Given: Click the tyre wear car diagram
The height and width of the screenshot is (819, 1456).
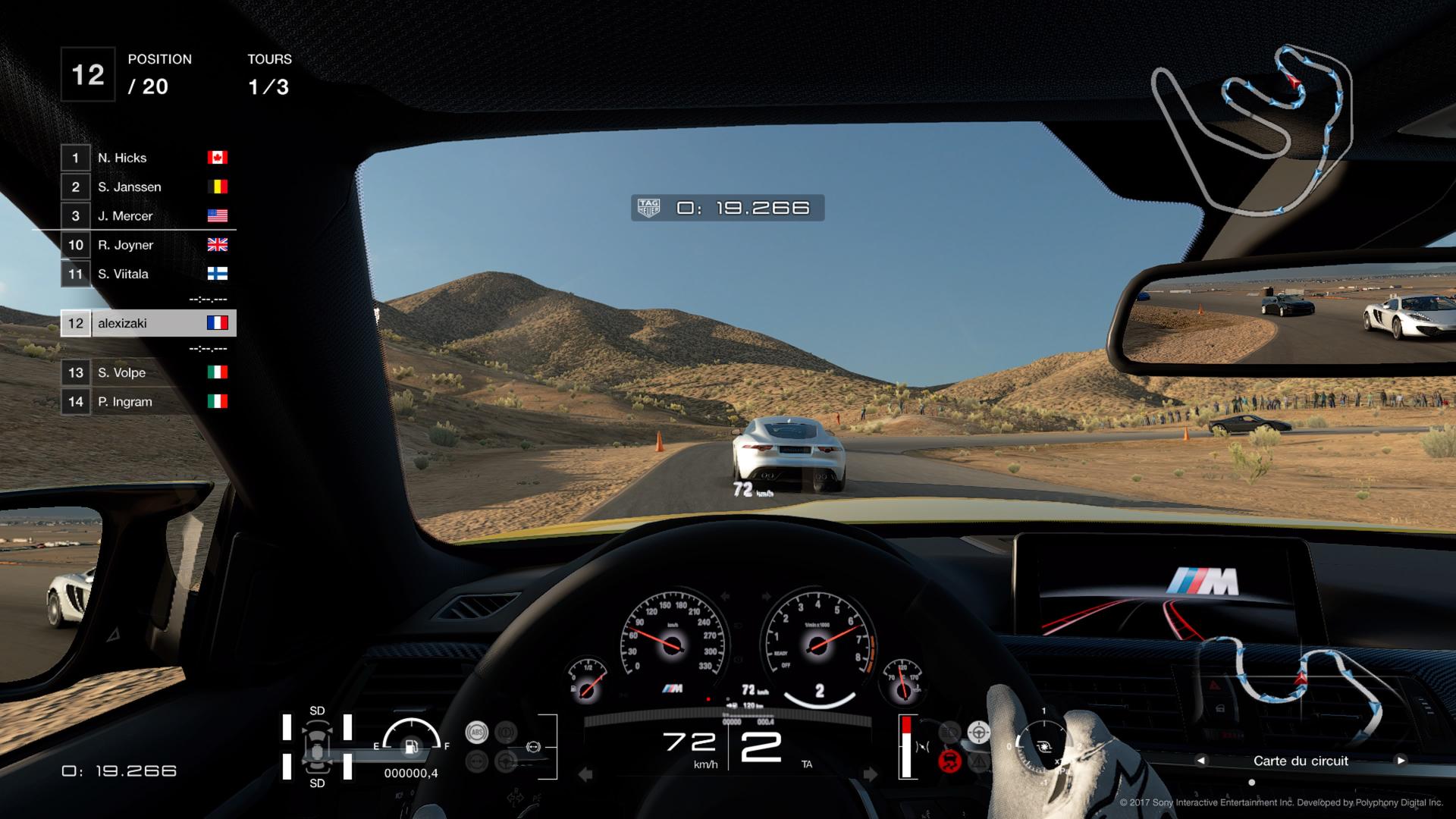Looking at the screenshot, I should [317, 746].
